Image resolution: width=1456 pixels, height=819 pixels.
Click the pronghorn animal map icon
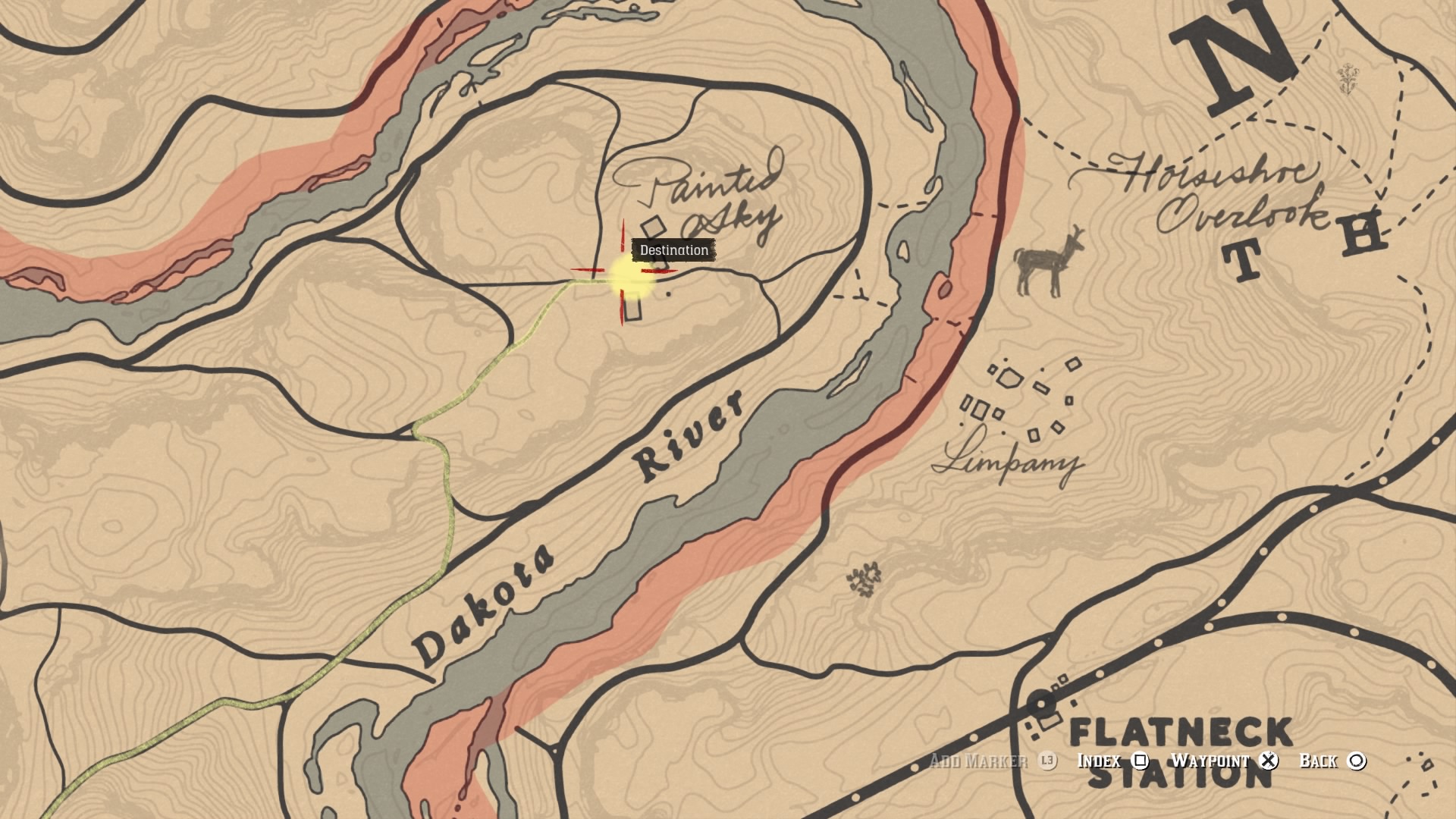pyautogui.click(x=1049, y=262)
